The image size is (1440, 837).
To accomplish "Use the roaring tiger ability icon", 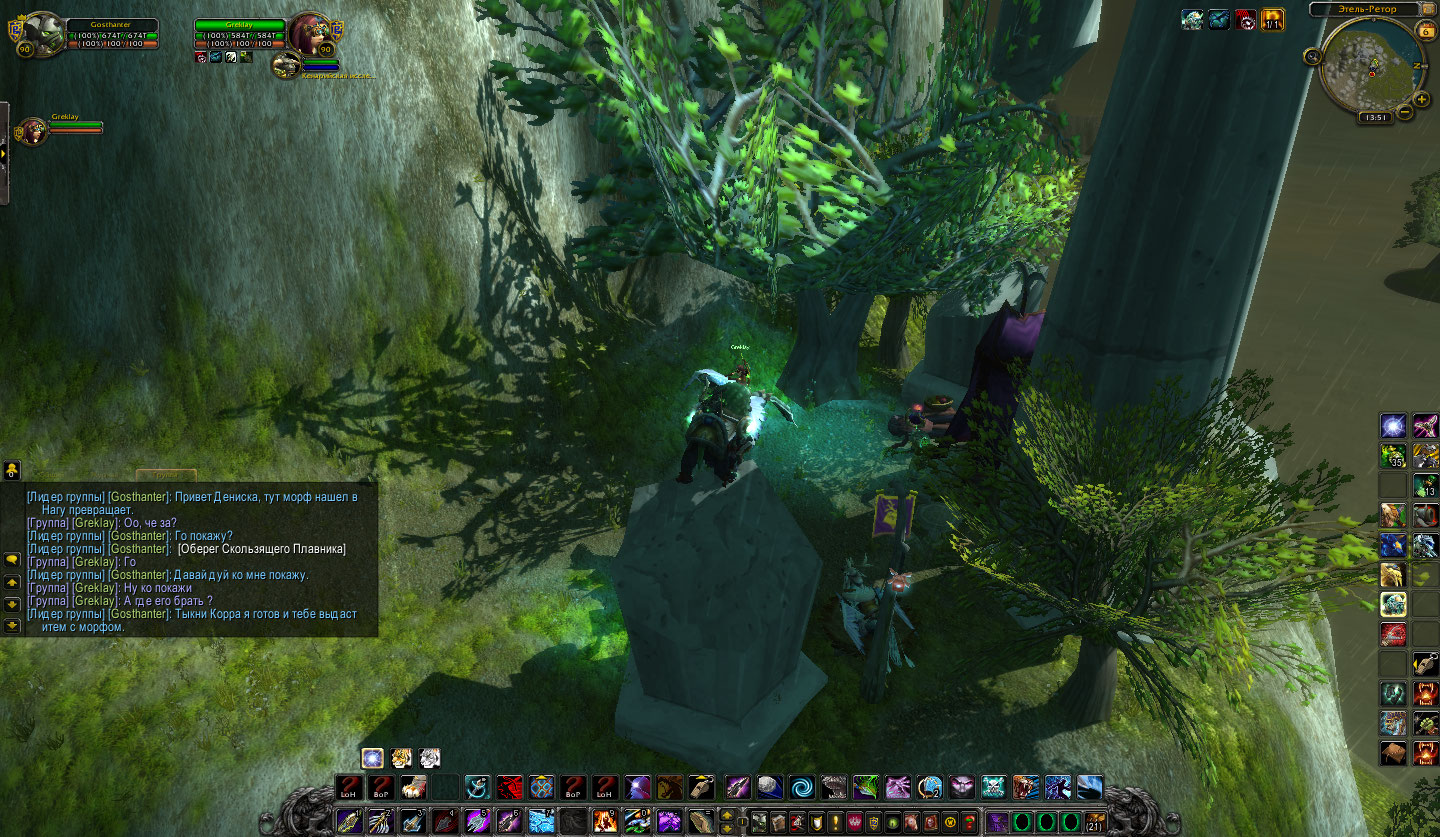I will tap(1027, 787).
